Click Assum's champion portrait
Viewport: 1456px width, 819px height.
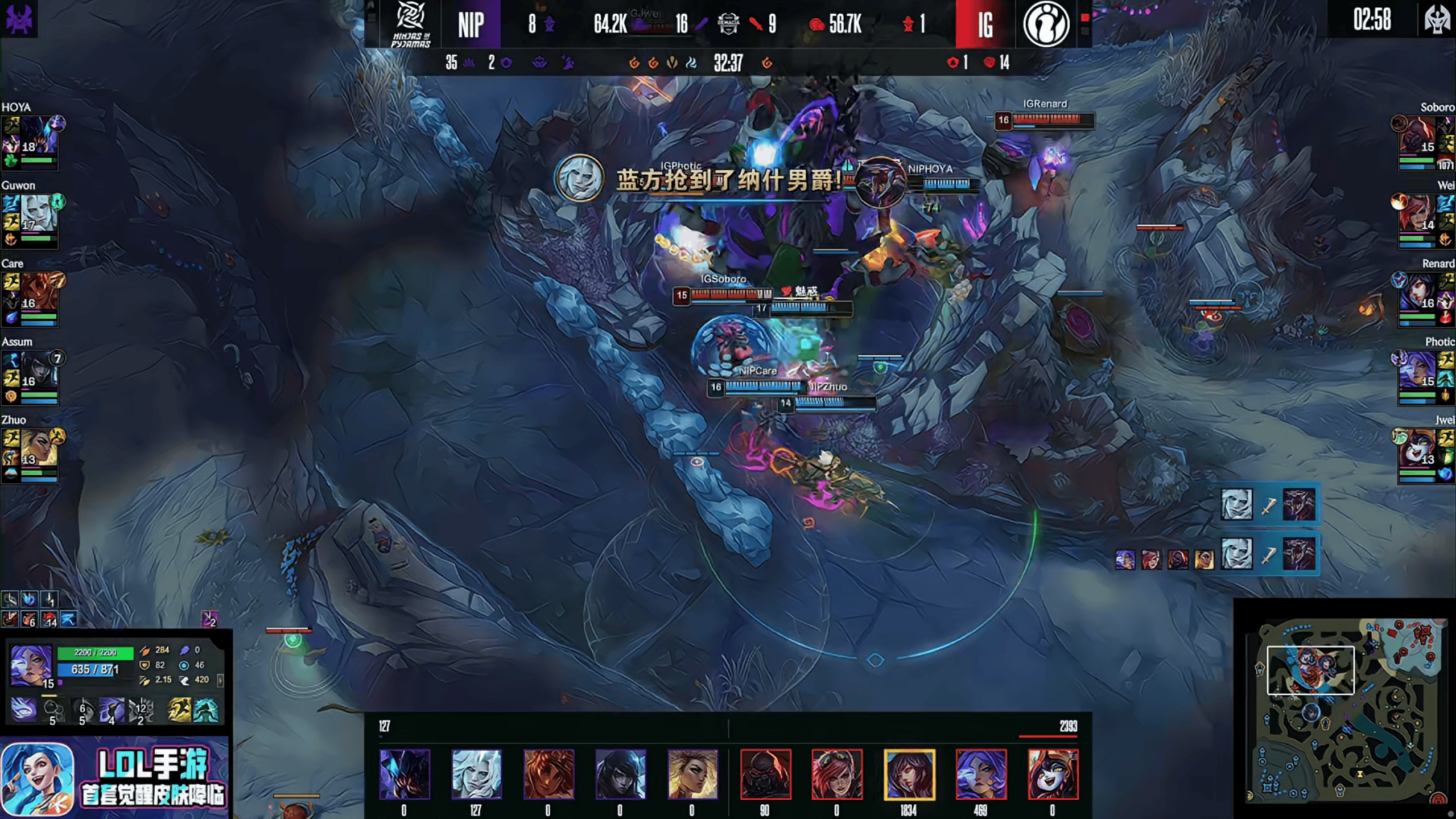point(38,370)
